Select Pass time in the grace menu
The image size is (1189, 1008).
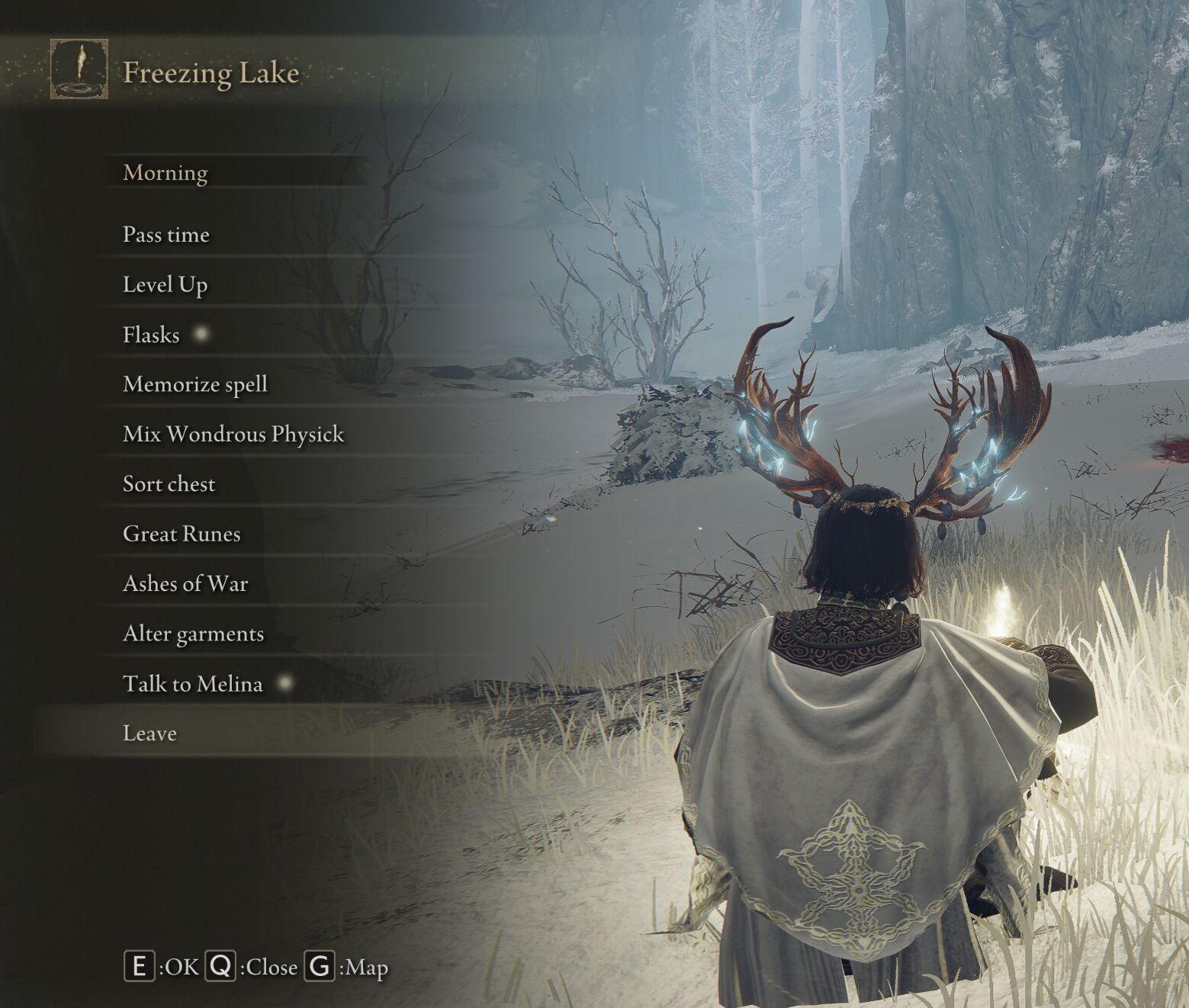166,234
